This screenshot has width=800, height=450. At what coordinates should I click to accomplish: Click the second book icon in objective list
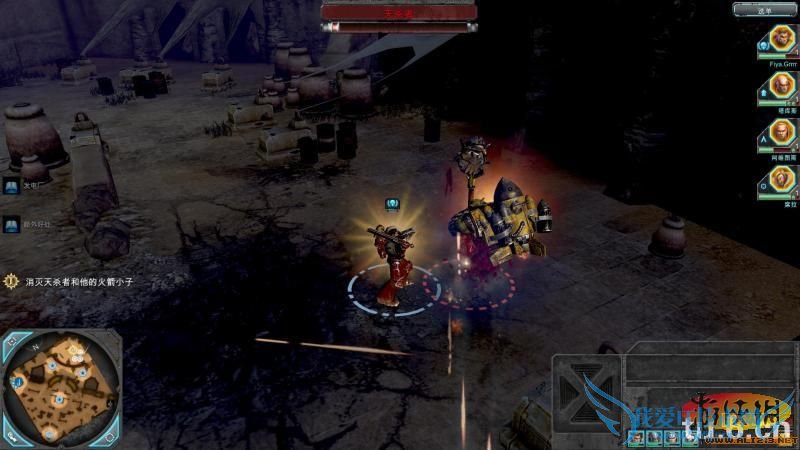(x=10, y=225)
